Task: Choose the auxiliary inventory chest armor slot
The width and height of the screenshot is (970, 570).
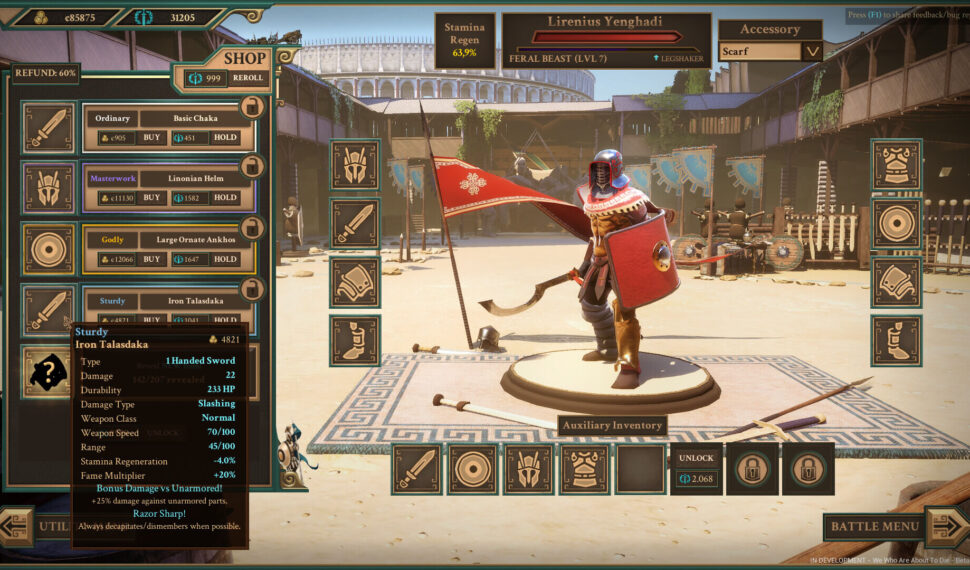Action: [584, 469]
